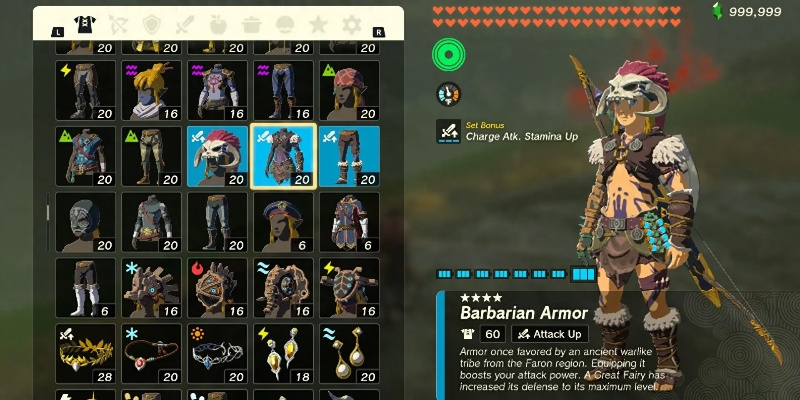Open the materials apple tab

(218, 23)
